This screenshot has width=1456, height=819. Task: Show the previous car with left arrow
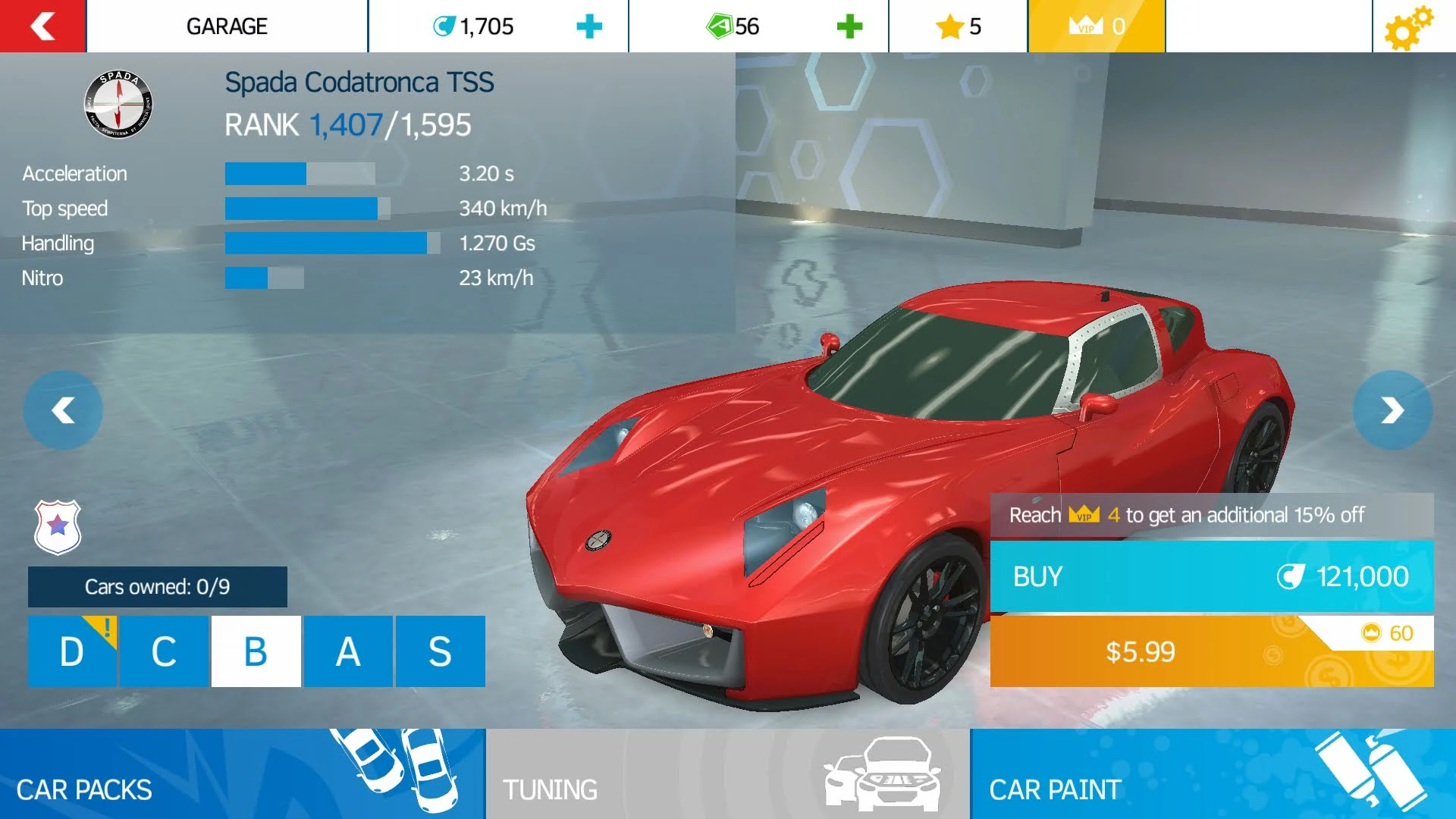(63, 409)
